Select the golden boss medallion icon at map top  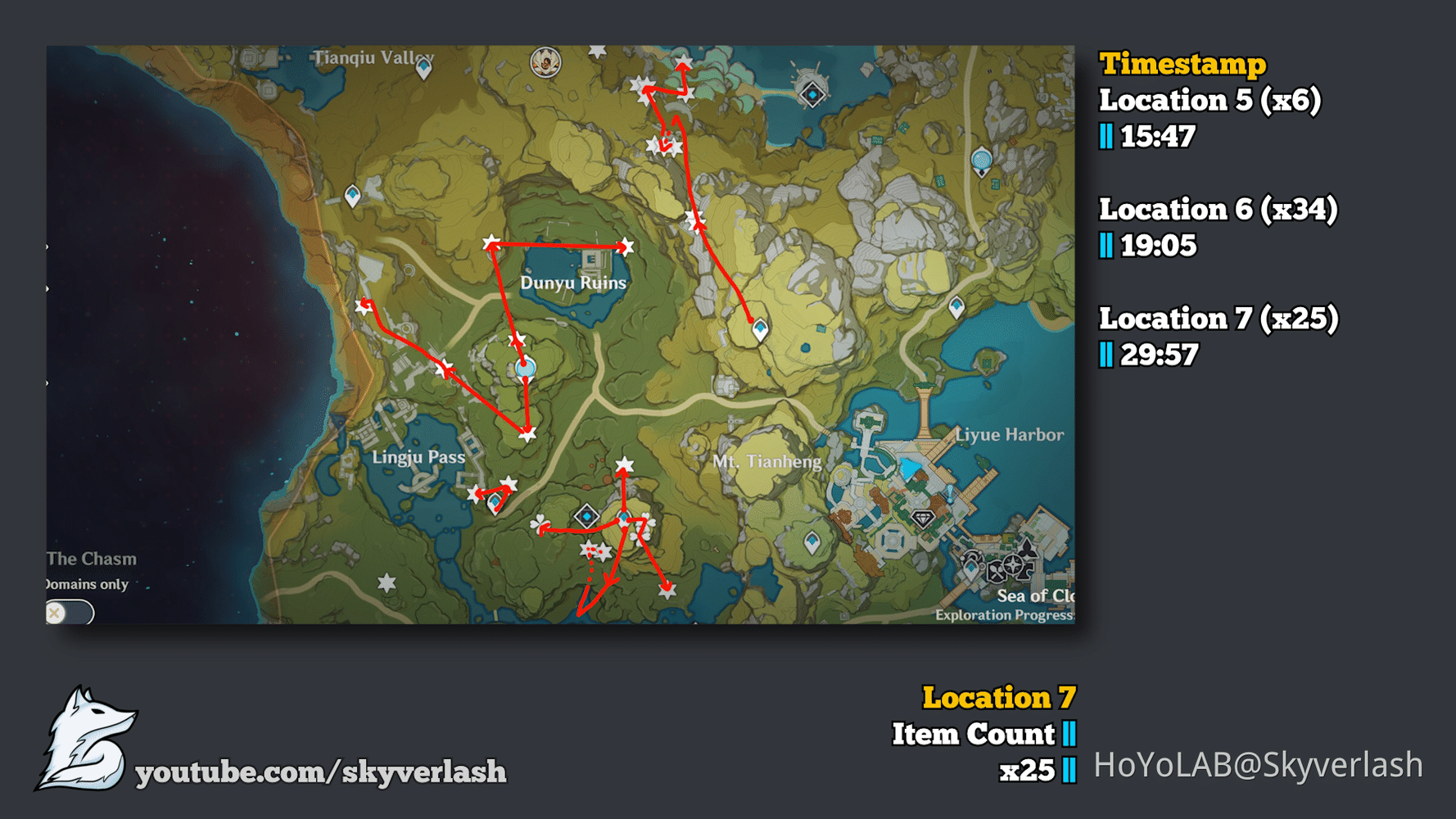(545, 62)
